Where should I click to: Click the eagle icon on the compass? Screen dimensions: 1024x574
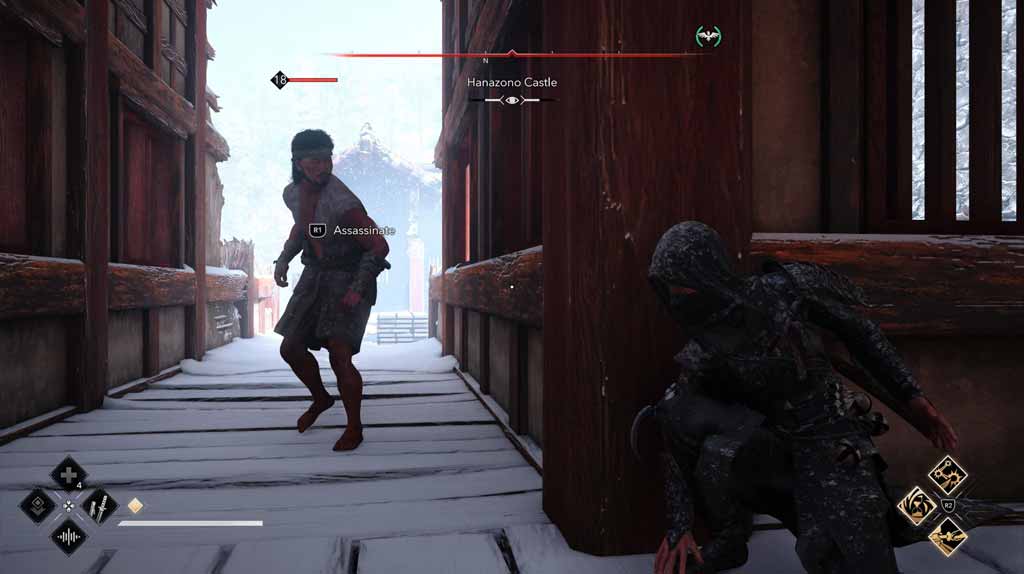pos(708,36)
